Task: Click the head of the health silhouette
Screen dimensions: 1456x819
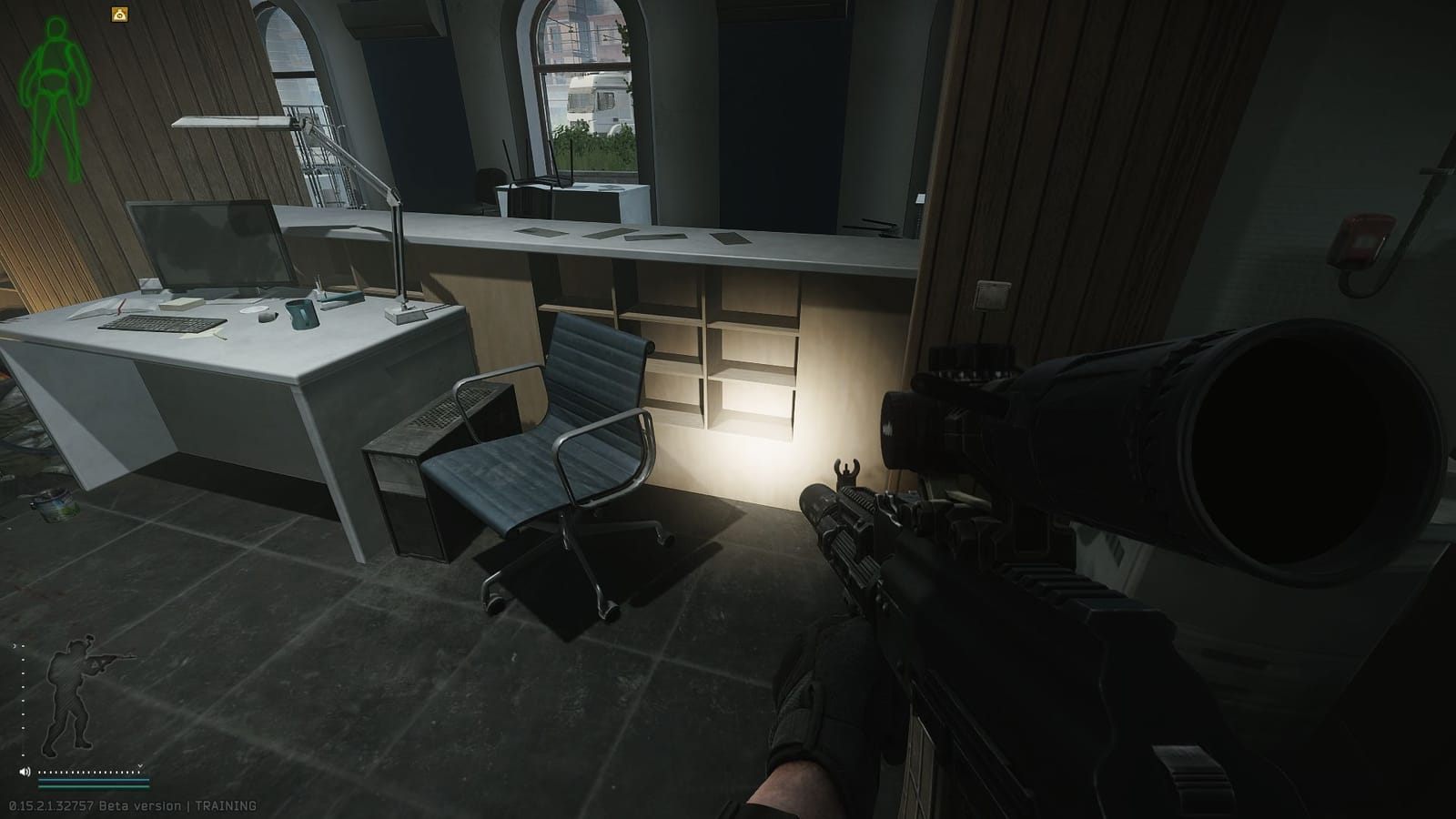Action: [55, 27]
